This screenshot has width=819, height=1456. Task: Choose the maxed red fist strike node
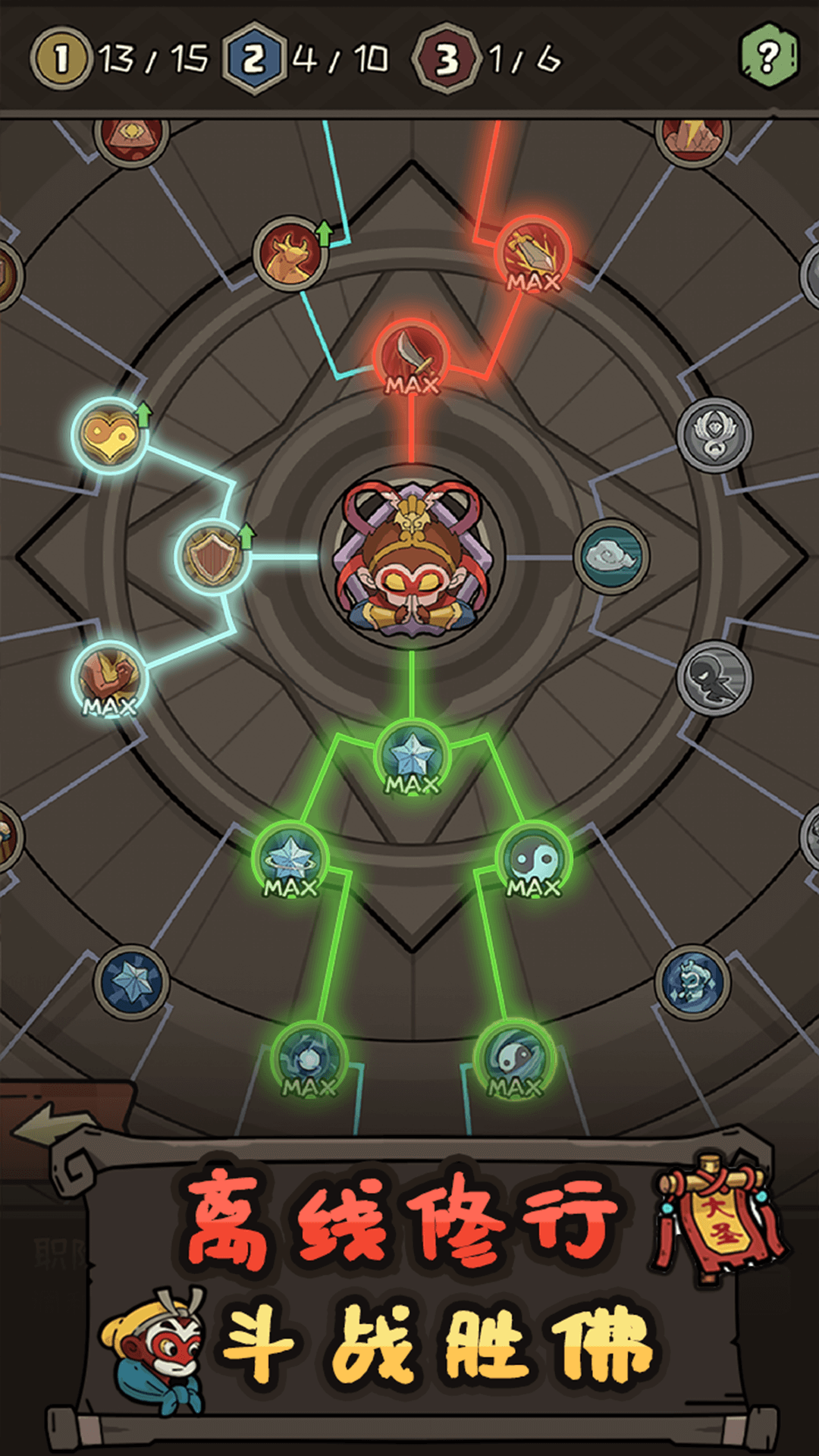[x=533, y=255]
